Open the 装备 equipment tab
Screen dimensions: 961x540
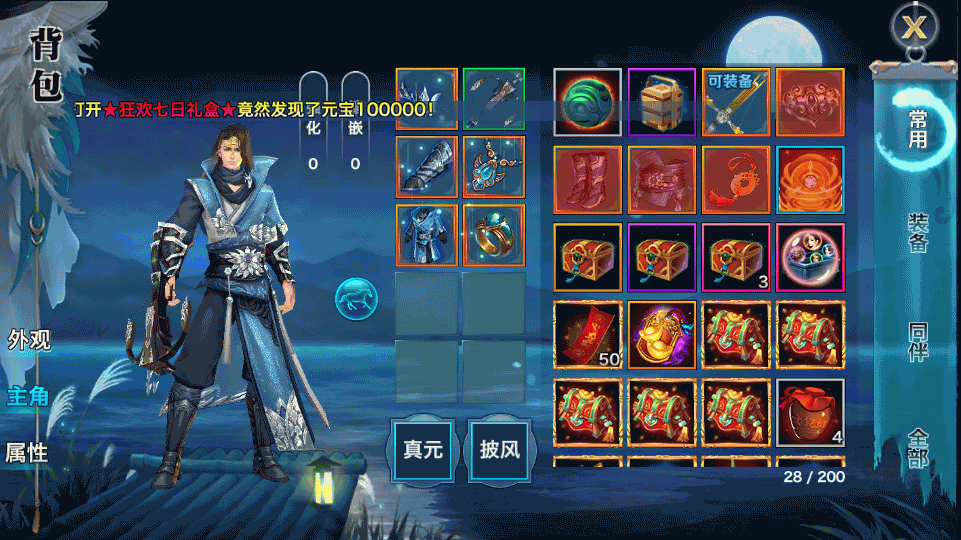click(917, 232)
